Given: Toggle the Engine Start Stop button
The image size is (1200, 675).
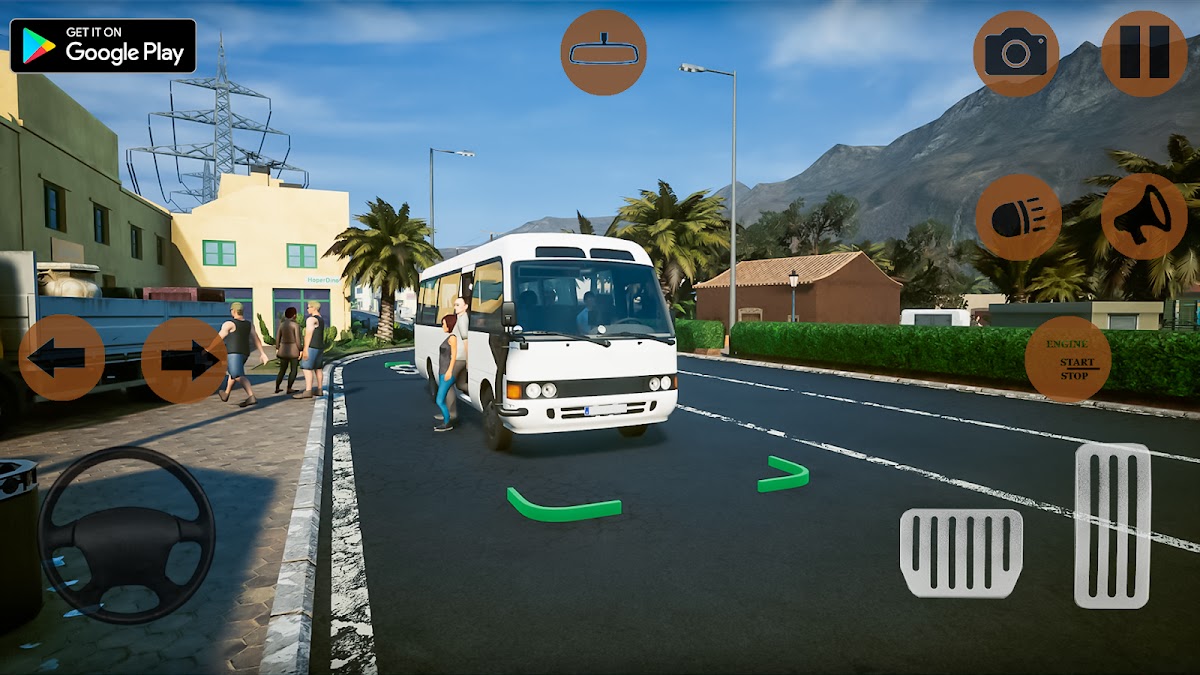Looking at the screenshot, I should coord(1067,359).
